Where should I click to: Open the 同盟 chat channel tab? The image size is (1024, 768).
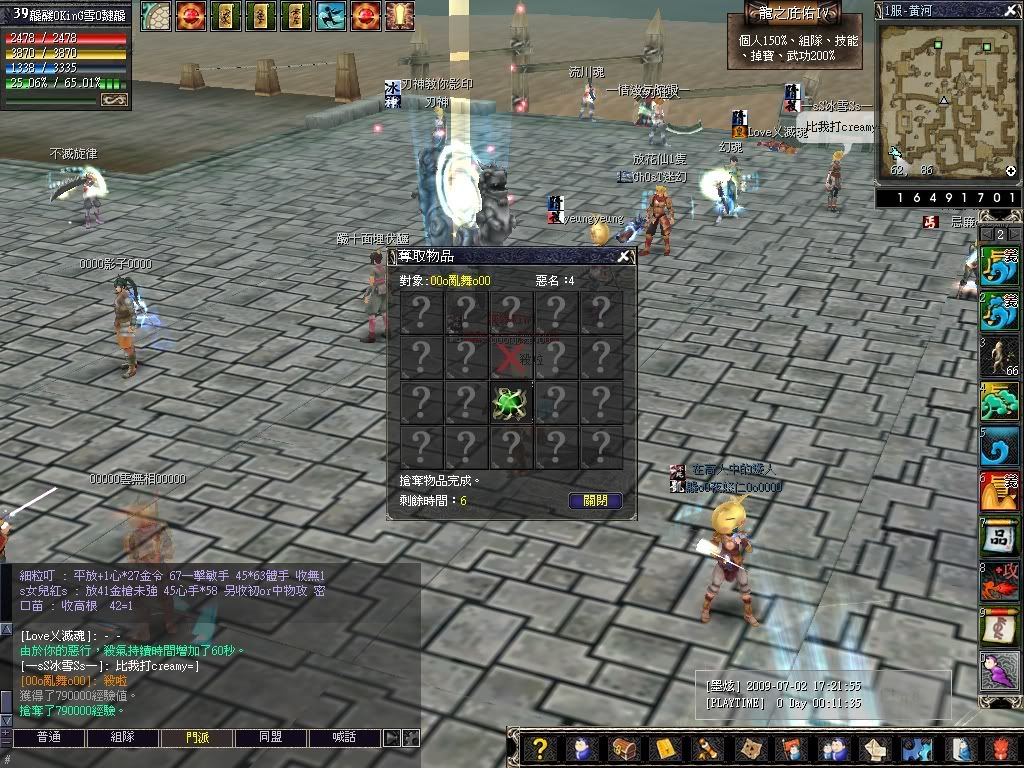[271, 738]
